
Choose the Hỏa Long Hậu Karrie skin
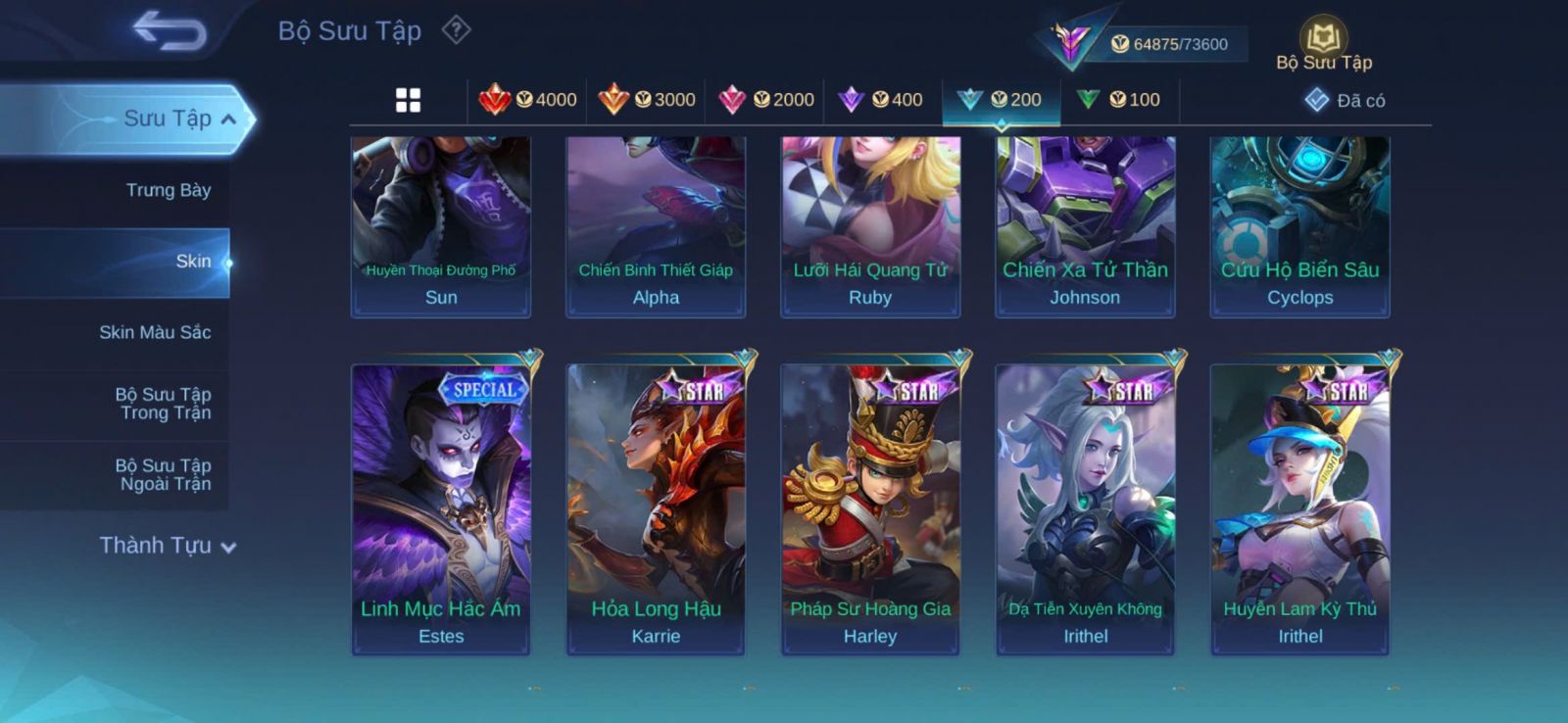656,509
